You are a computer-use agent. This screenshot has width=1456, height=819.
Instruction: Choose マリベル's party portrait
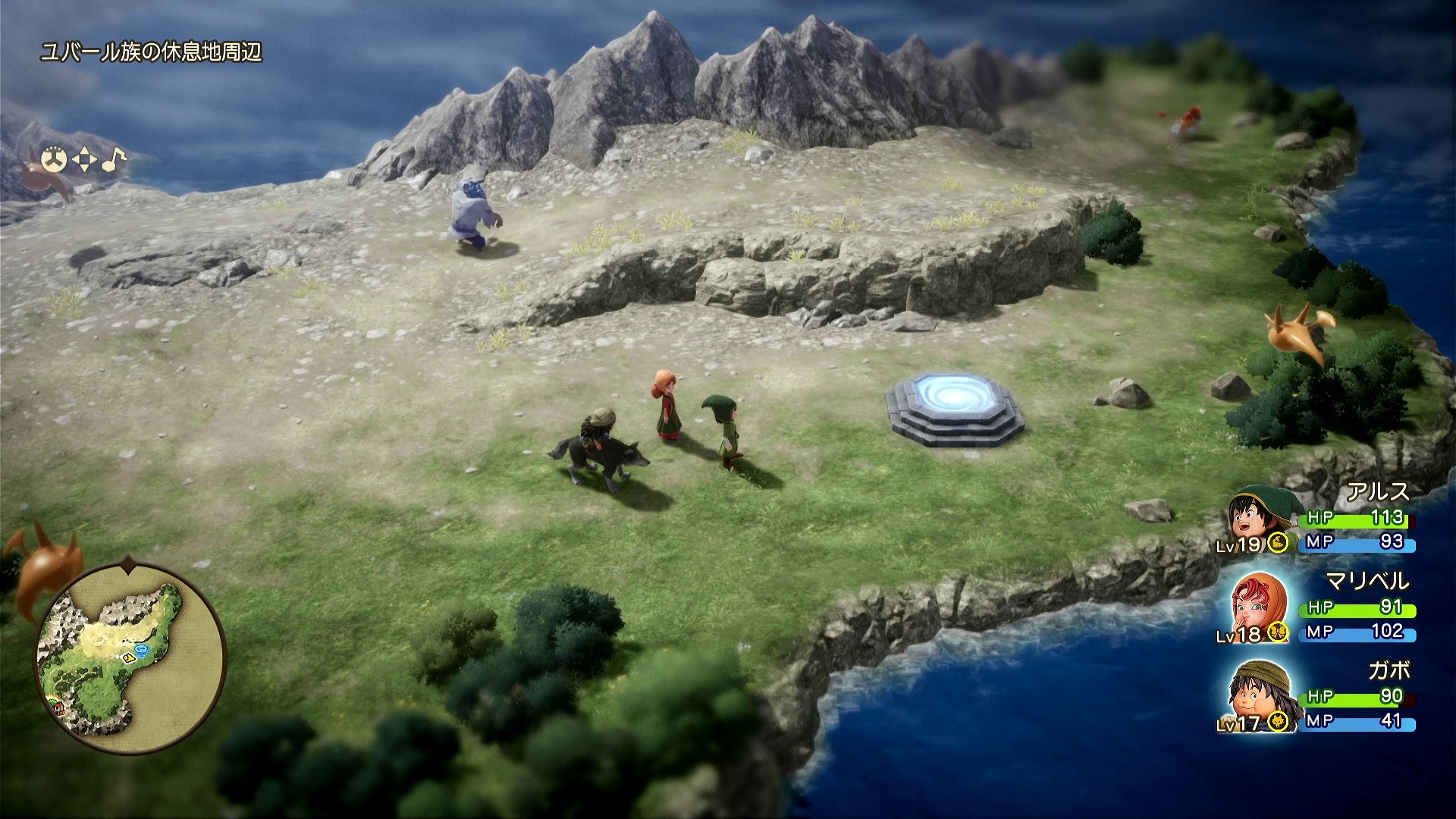coord(1257,608)
